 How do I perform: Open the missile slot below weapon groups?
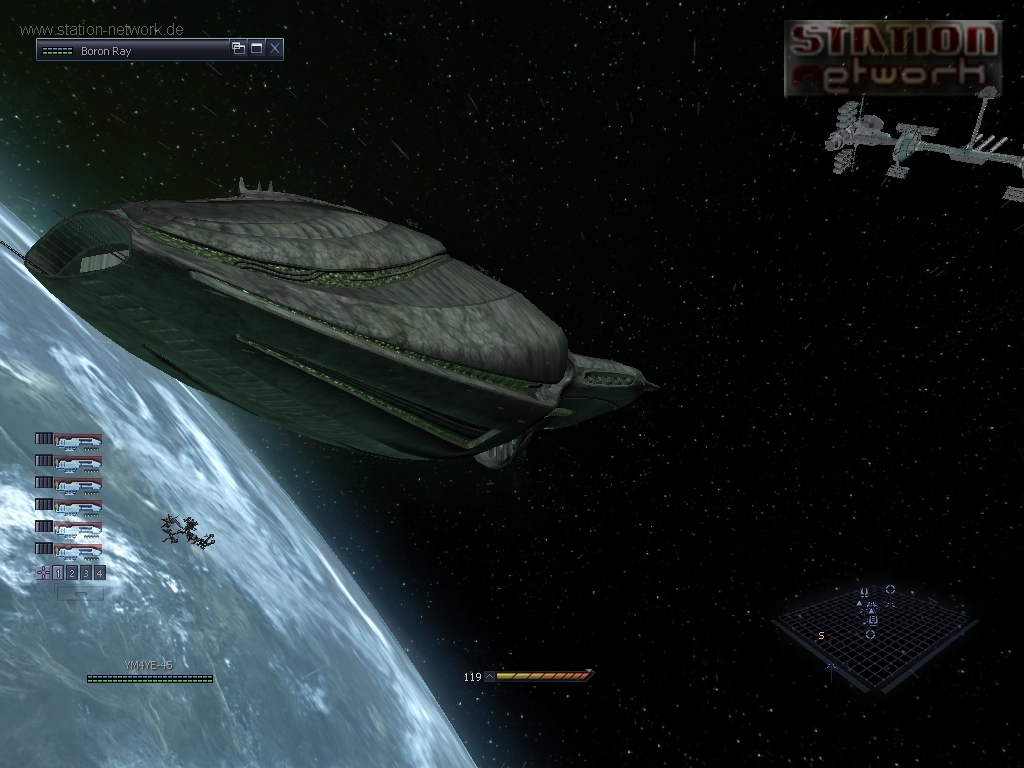pos(80,593)
